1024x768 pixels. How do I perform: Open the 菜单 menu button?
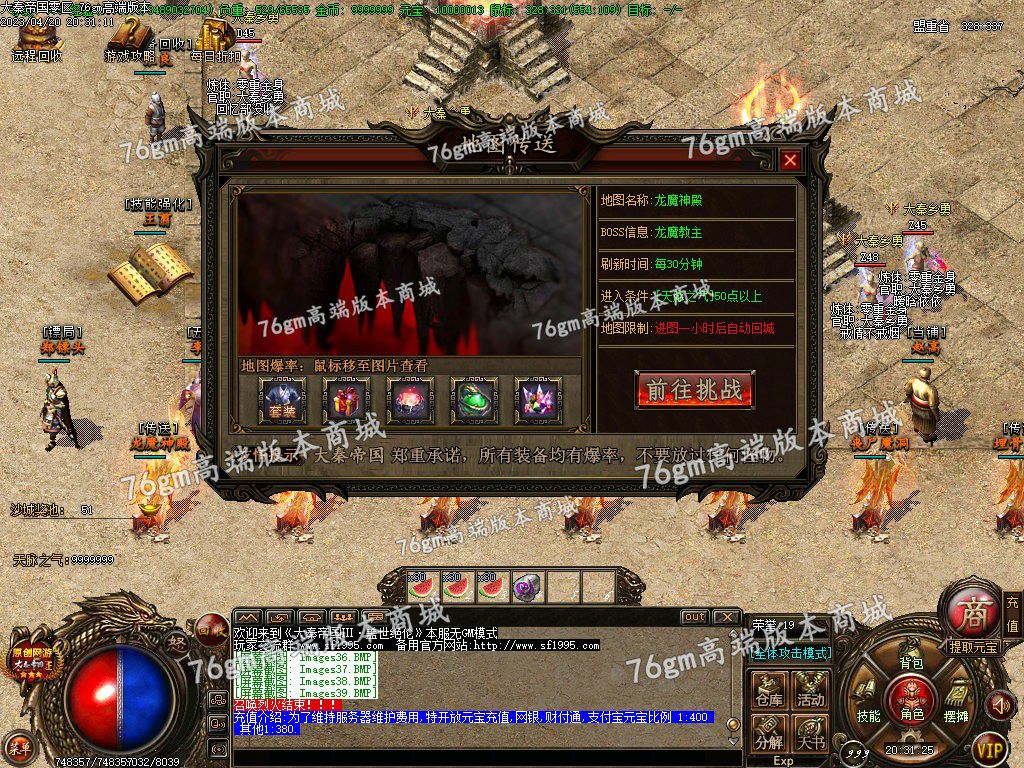[18, 746]
